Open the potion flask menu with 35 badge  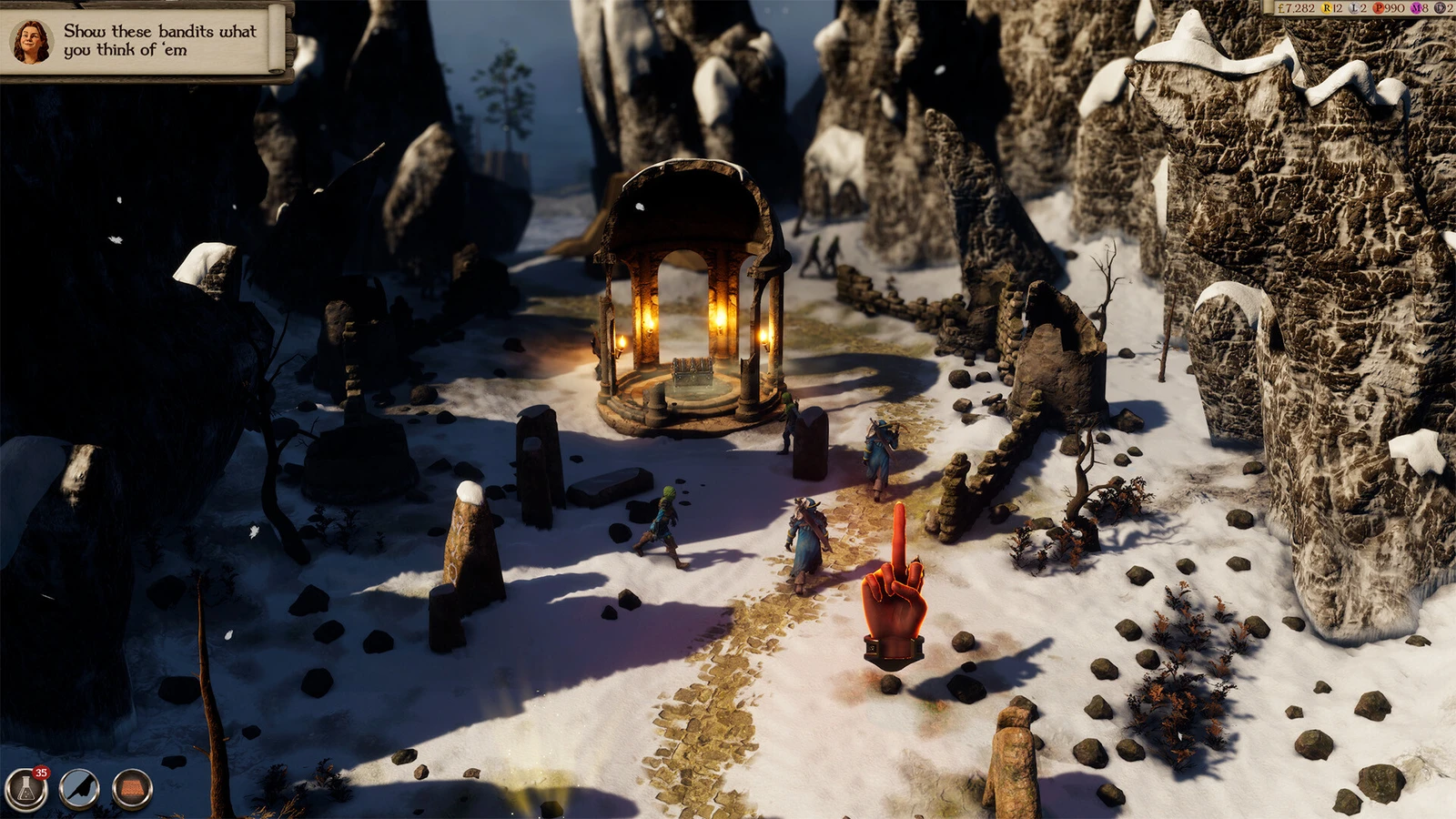pyautogui.click(x=25, y=789)
